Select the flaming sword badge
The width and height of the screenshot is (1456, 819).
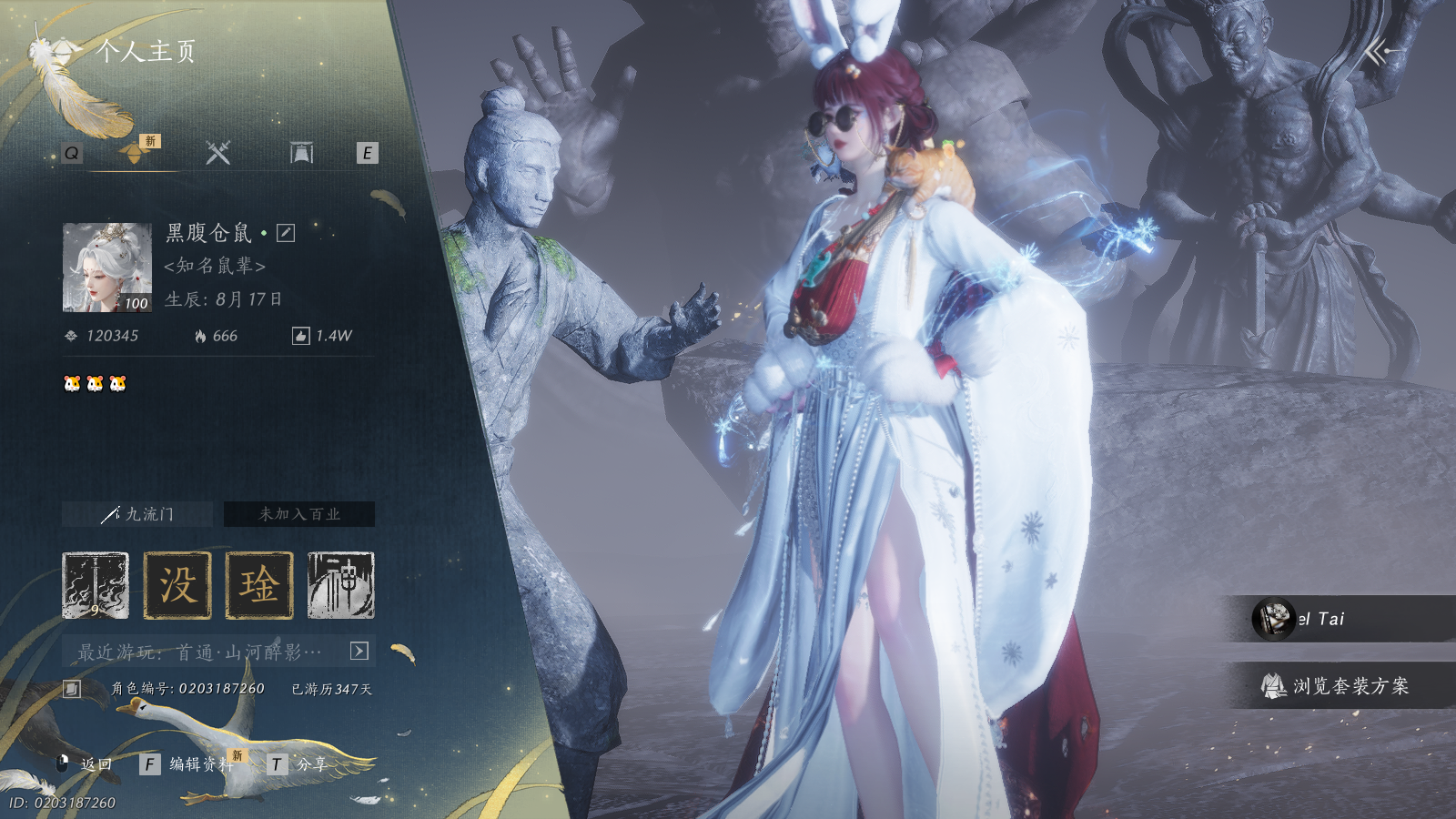pos(96,585)
